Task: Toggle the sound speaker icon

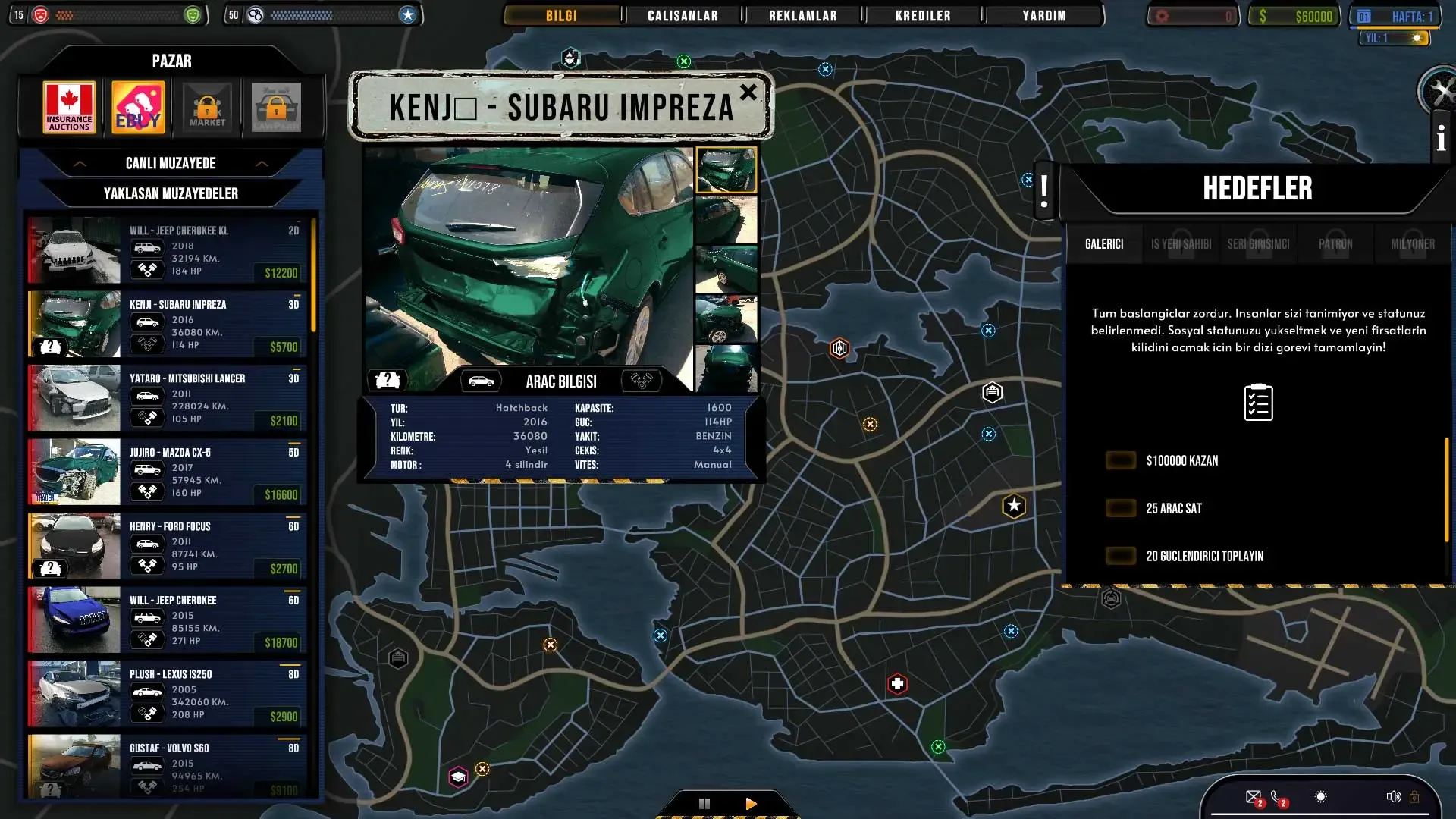Action: click(1393, 797)
